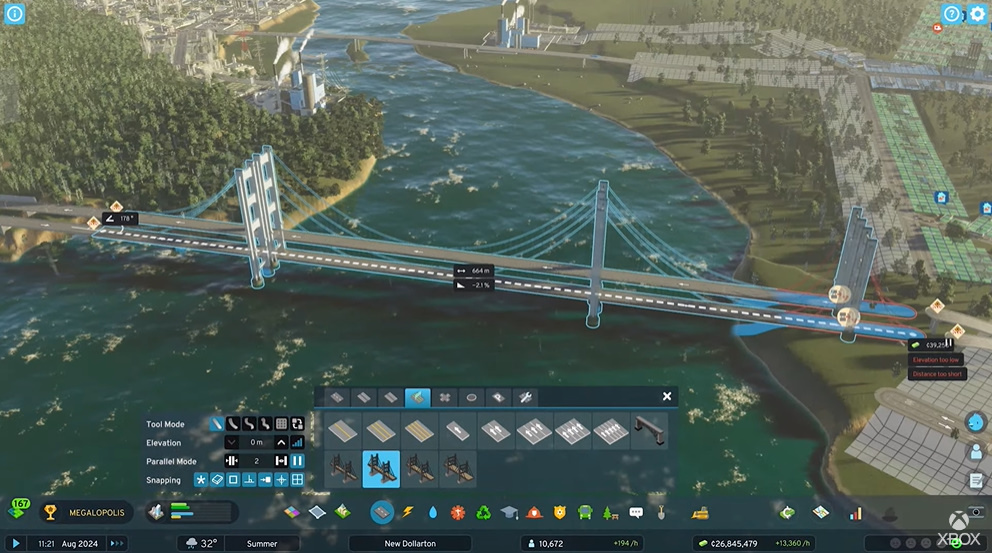This screenshot has height=553, width=992.
Task: Select the highlighted suspension bridge option
Action: point(381,469)
